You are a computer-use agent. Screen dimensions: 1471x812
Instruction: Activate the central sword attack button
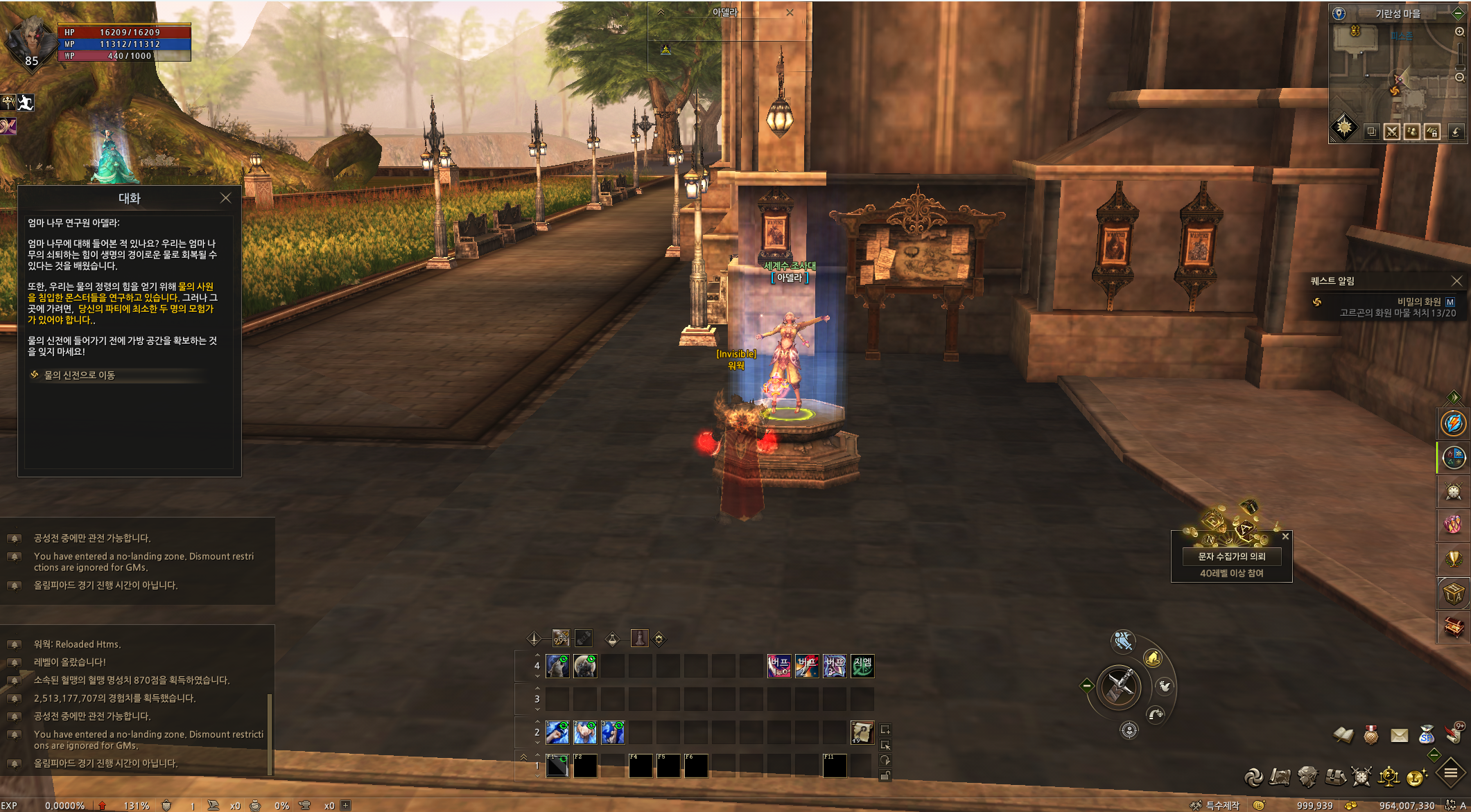1119,687
